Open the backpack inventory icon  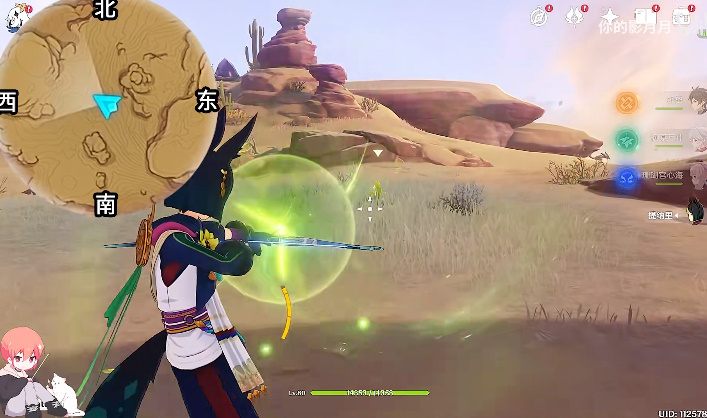coord(682,16)
